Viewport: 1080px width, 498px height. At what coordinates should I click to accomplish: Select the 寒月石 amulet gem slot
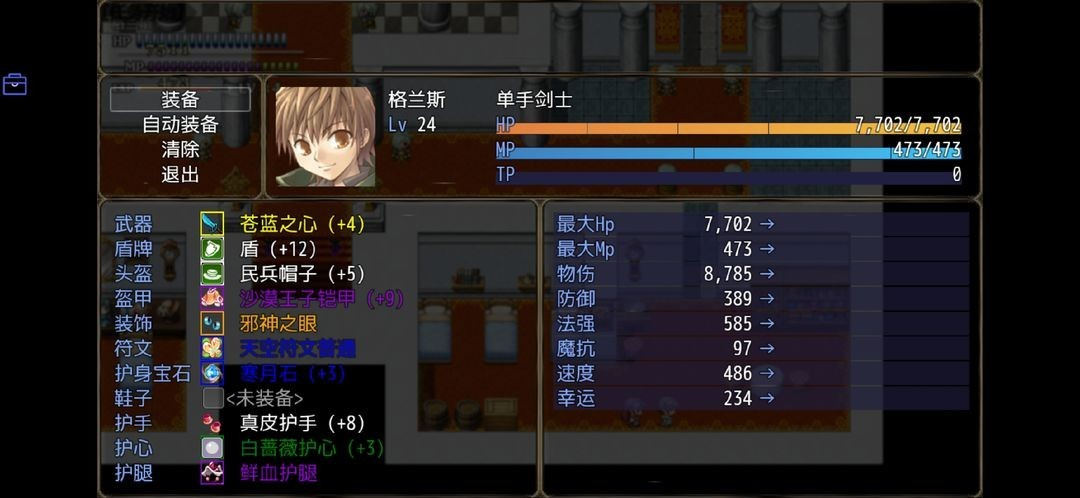pyautogui.click(x=292, y=374)
